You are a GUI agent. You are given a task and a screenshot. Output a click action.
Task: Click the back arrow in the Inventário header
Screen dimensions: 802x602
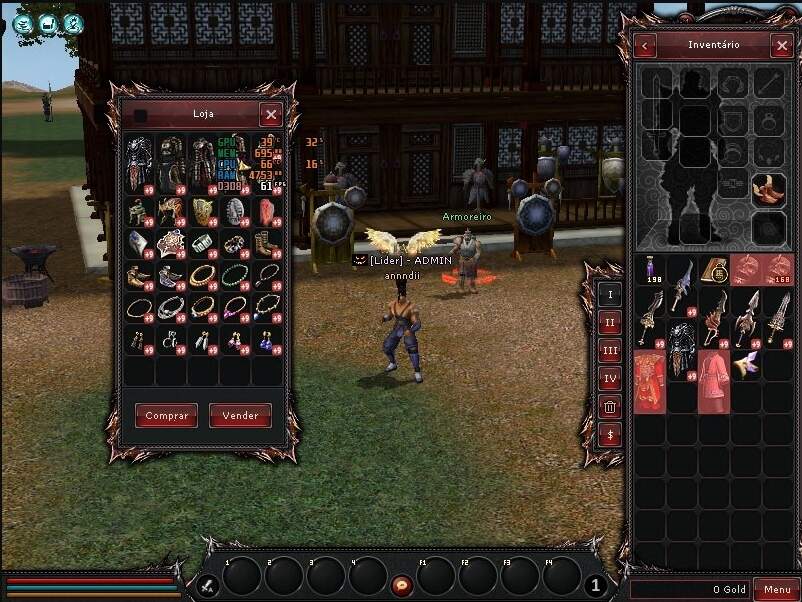click(x=646, y=46)
